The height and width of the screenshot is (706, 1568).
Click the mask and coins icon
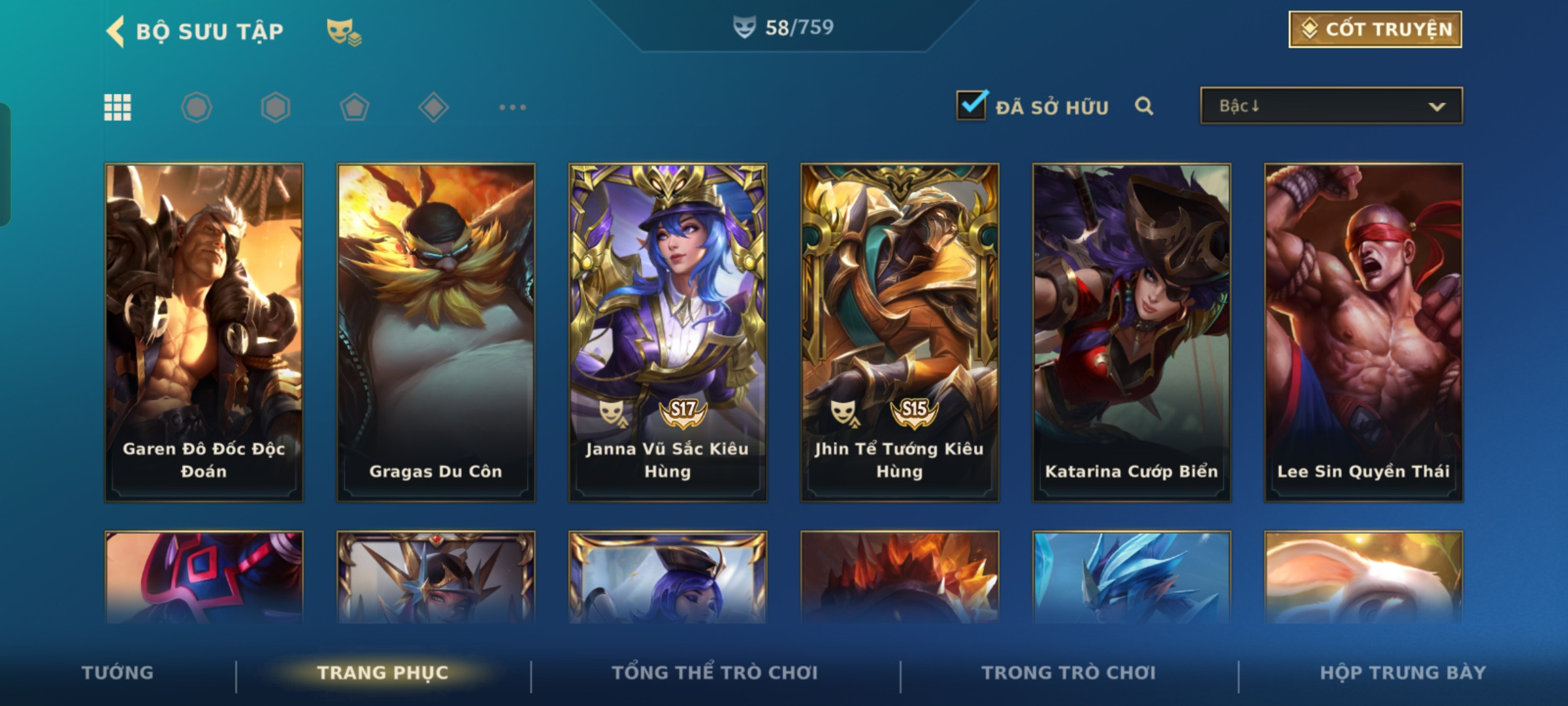click(x=344, y=31)
